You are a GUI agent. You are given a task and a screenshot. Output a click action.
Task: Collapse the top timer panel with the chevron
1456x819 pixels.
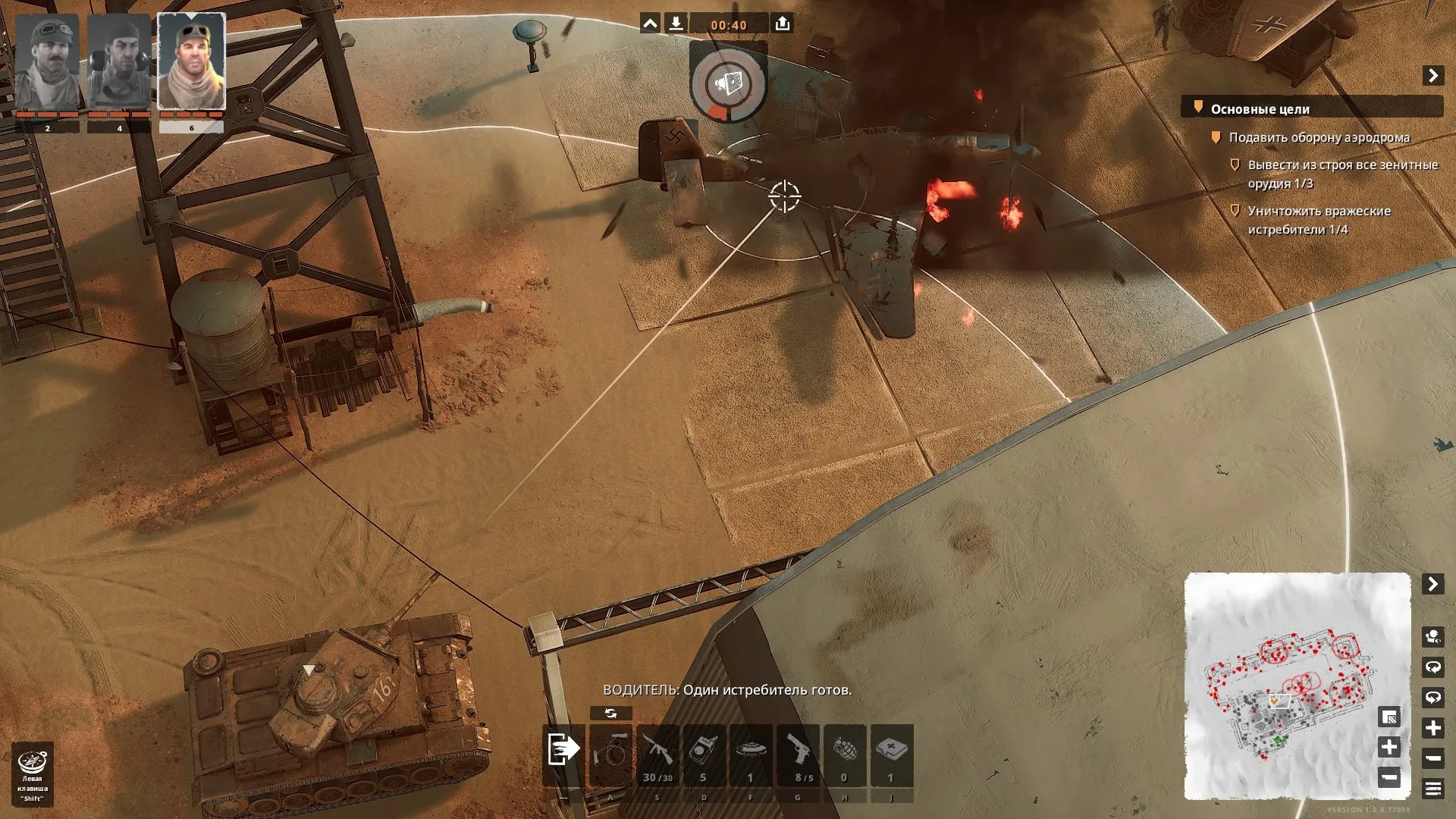coord(650,24)
